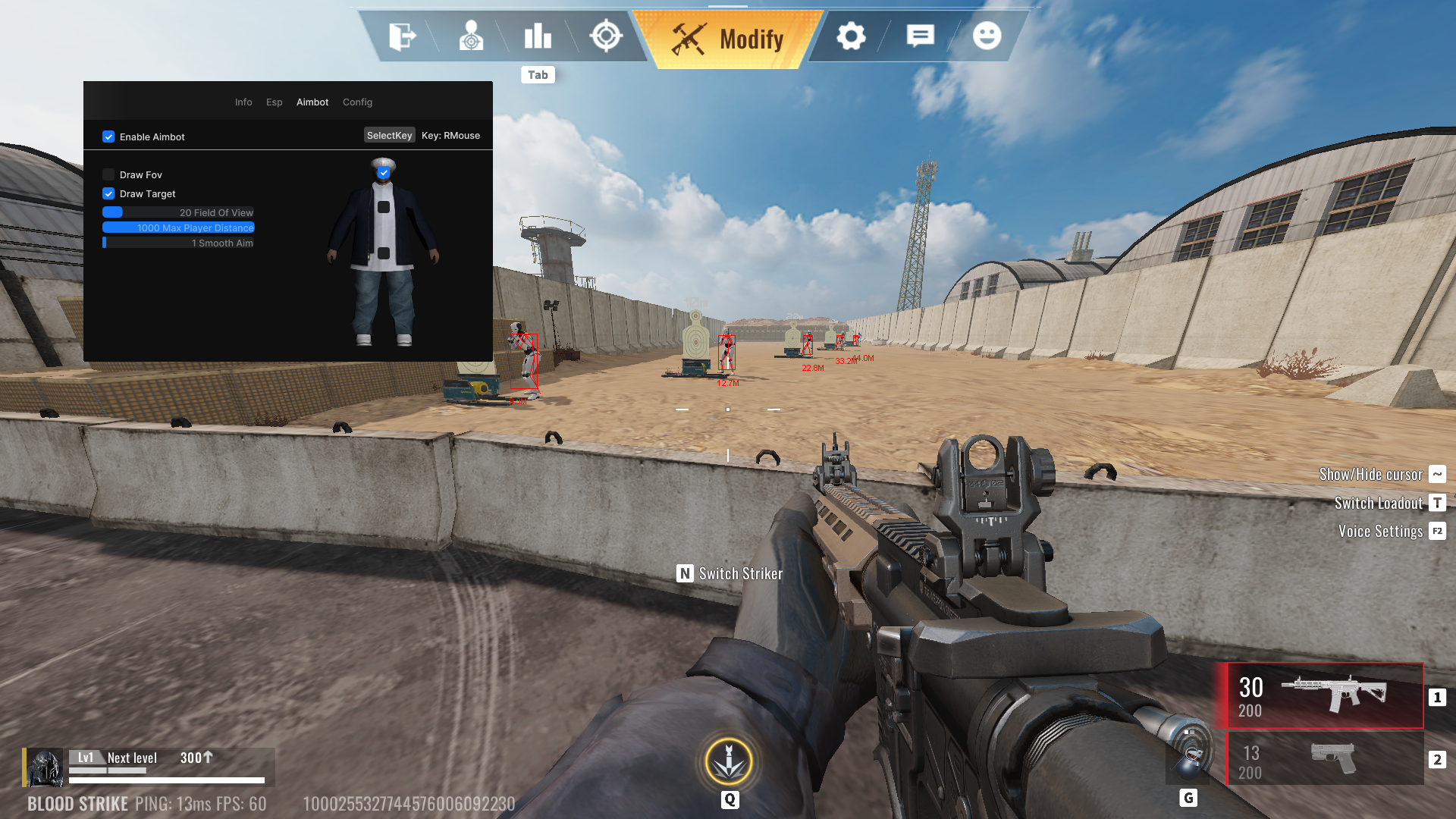1456x819 pixels.
Task: Select the crosshair icon in top bar
Action: tap(606, 36)
